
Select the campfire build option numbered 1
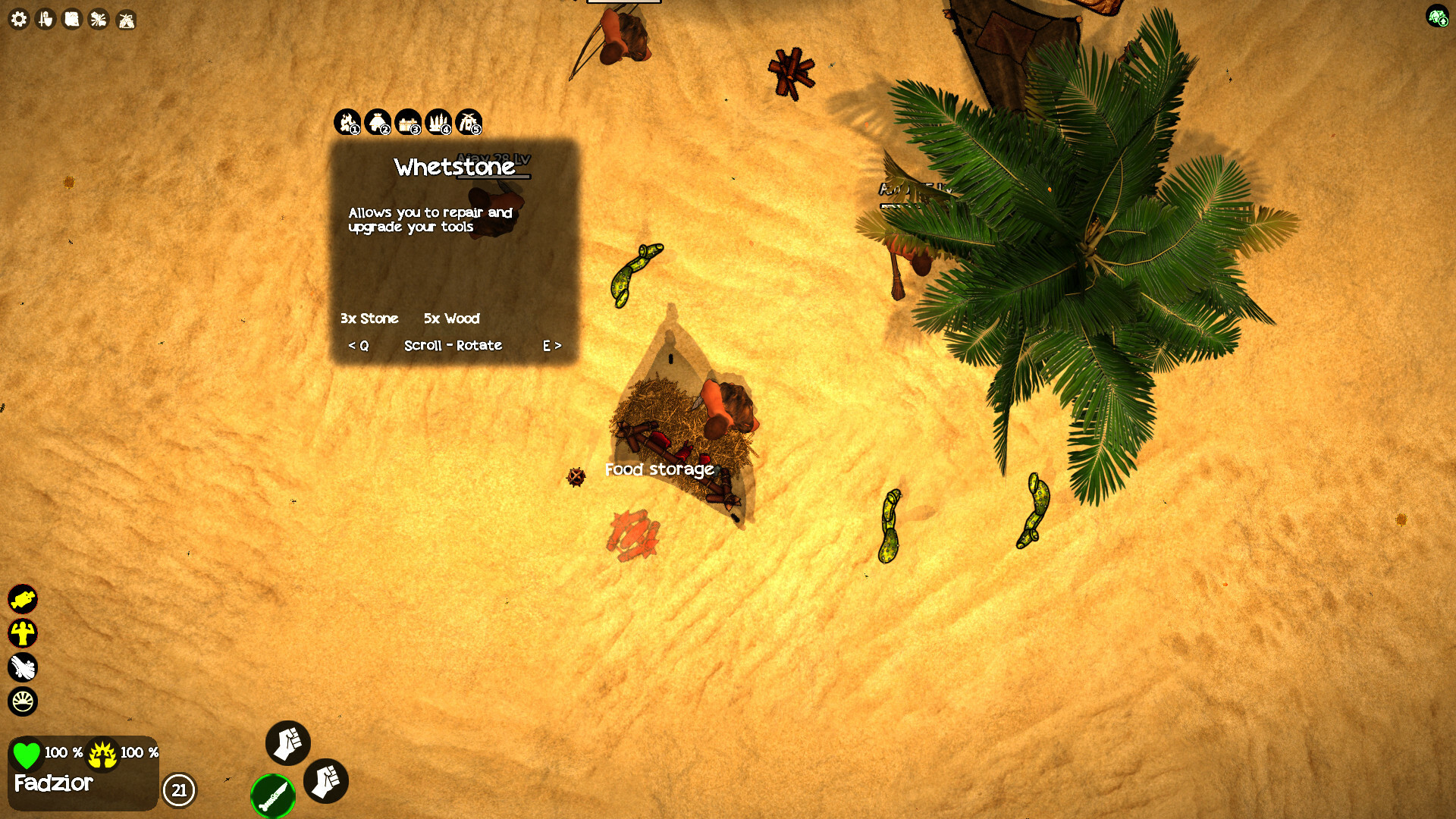click(347, 123)
